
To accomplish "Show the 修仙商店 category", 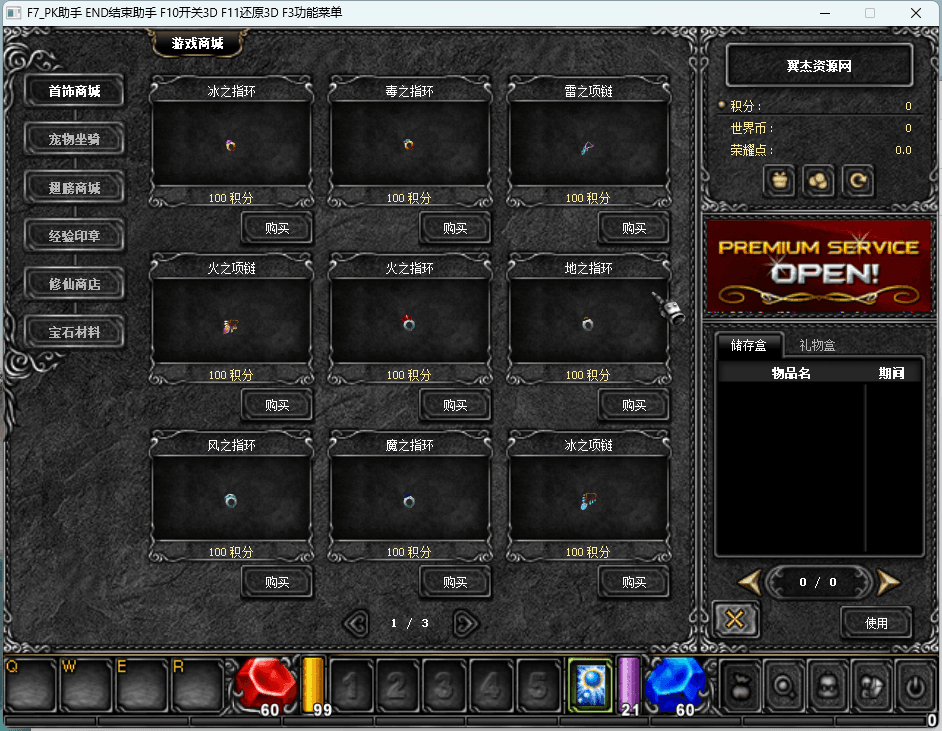I will [75, 284].
